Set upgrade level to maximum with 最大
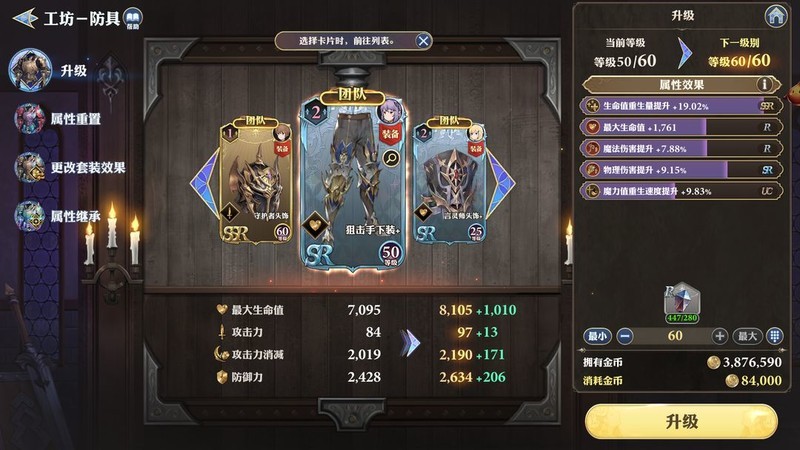Screen dimensions: 800x450 pyautogui.click(x=748, y=336)
